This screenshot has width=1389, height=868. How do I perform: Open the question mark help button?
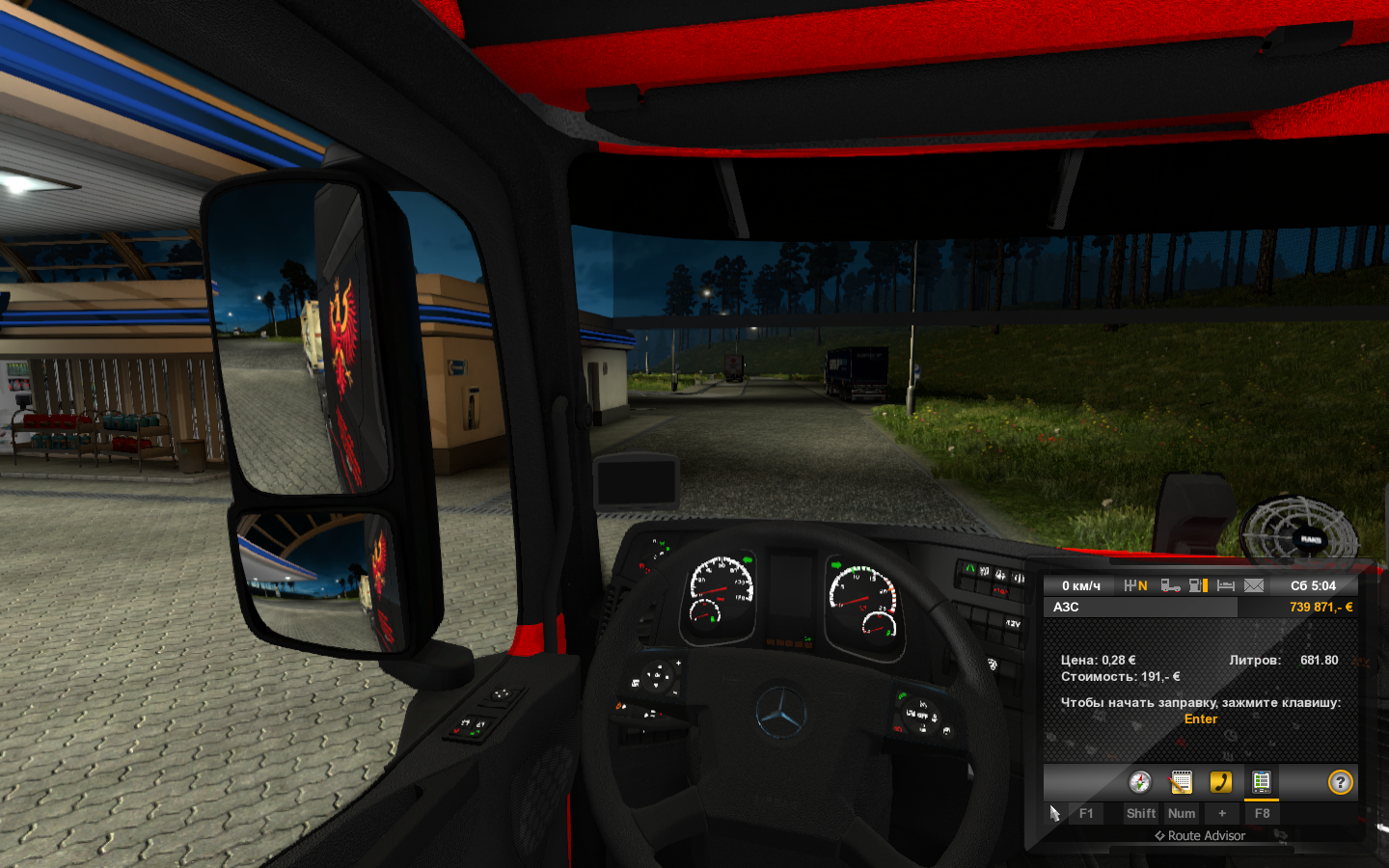pos(1340,782)
